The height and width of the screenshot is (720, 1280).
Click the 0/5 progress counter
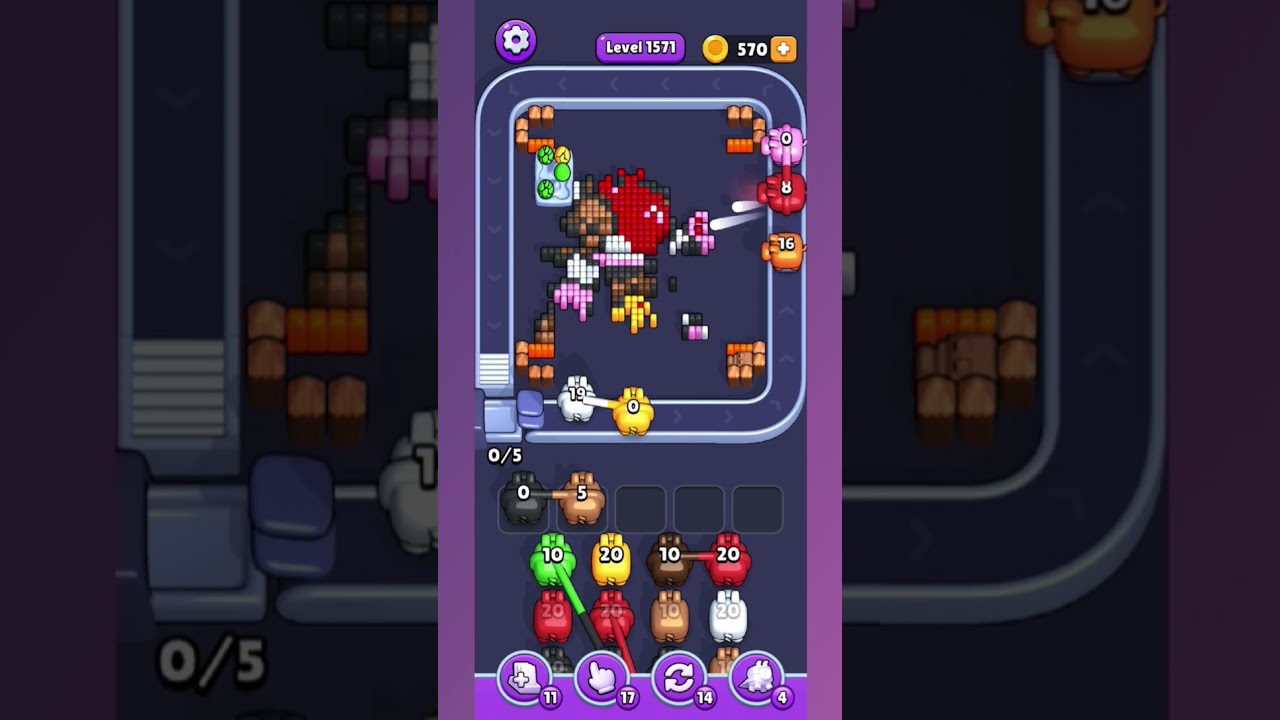(x=506, y=455)
